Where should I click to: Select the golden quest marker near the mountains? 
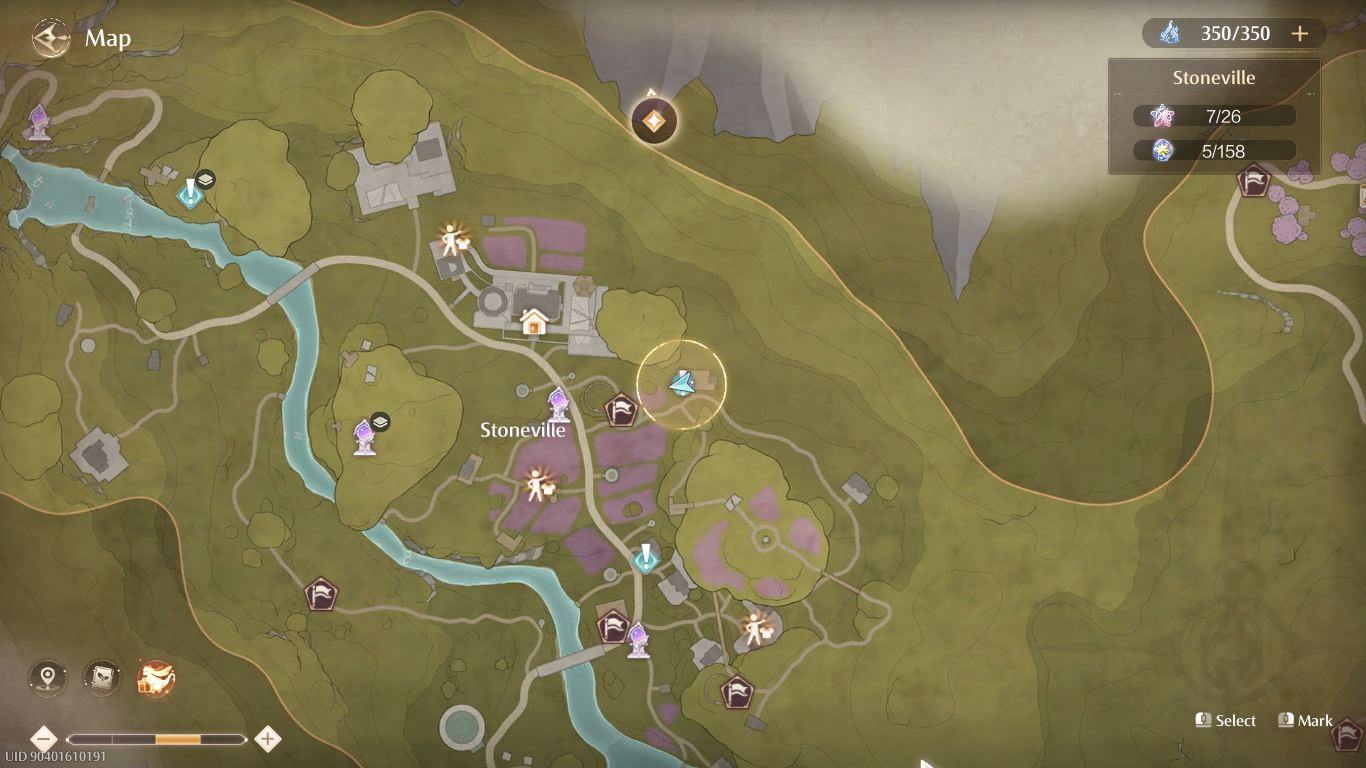click(x=652, y=120)
